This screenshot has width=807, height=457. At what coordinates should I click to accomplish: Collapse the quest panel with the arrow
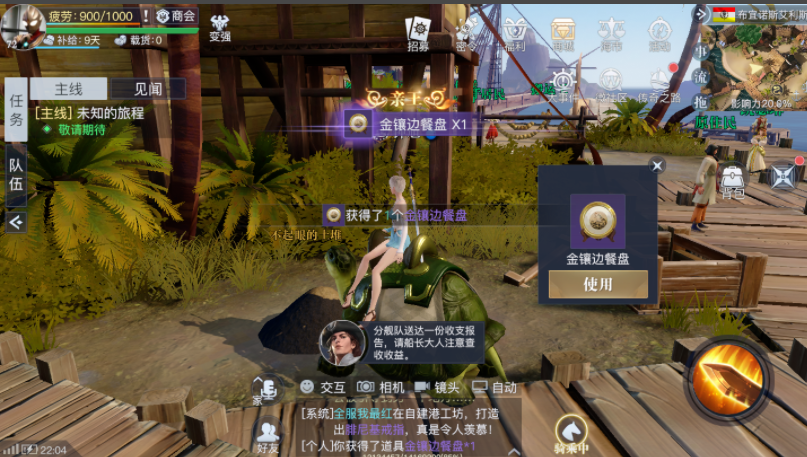(x=16, y=222)
